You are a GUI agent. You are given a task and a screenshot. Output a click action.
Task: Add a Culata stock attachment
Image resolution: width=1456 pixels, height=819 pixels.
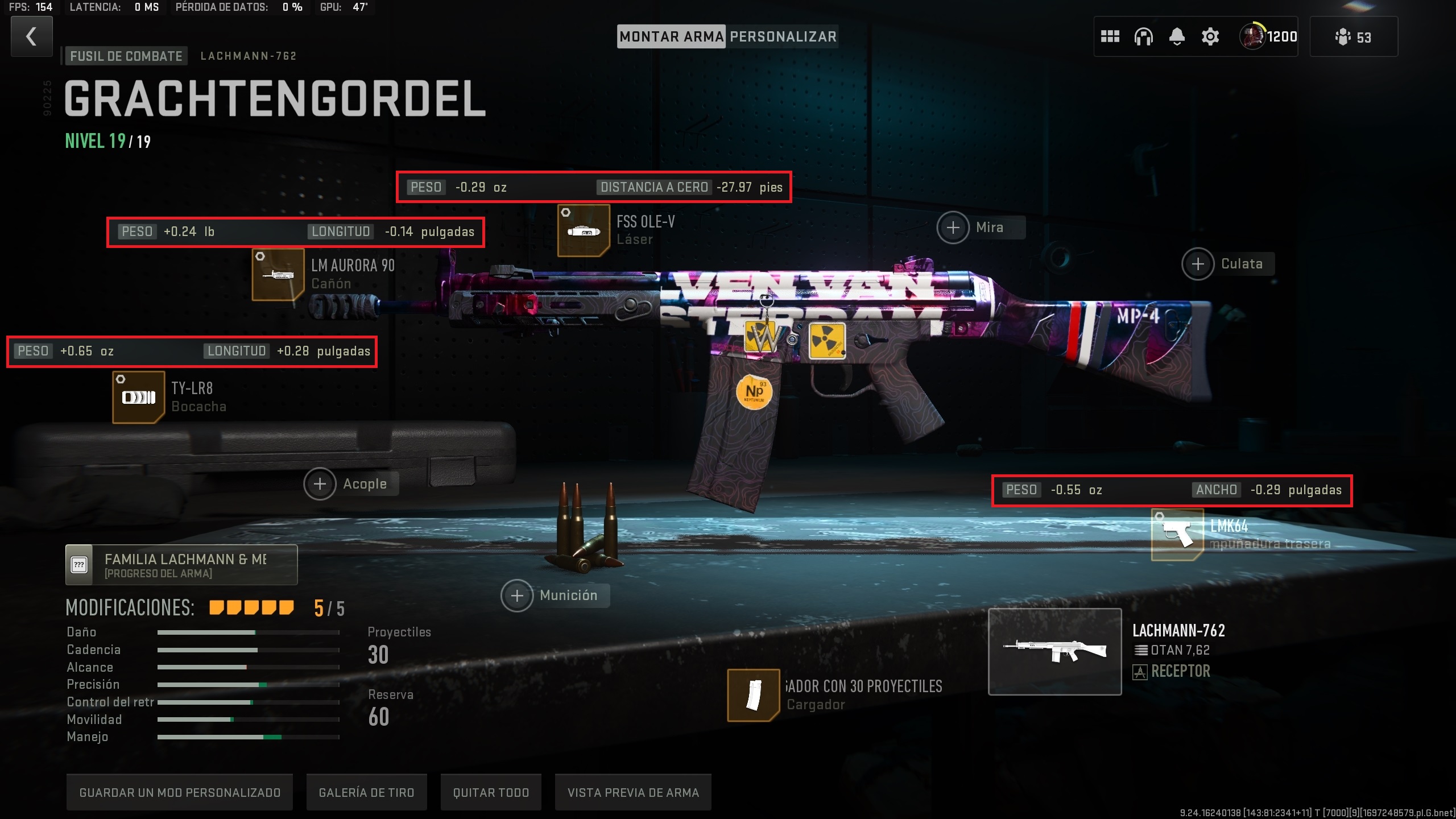coord(1198,264)
